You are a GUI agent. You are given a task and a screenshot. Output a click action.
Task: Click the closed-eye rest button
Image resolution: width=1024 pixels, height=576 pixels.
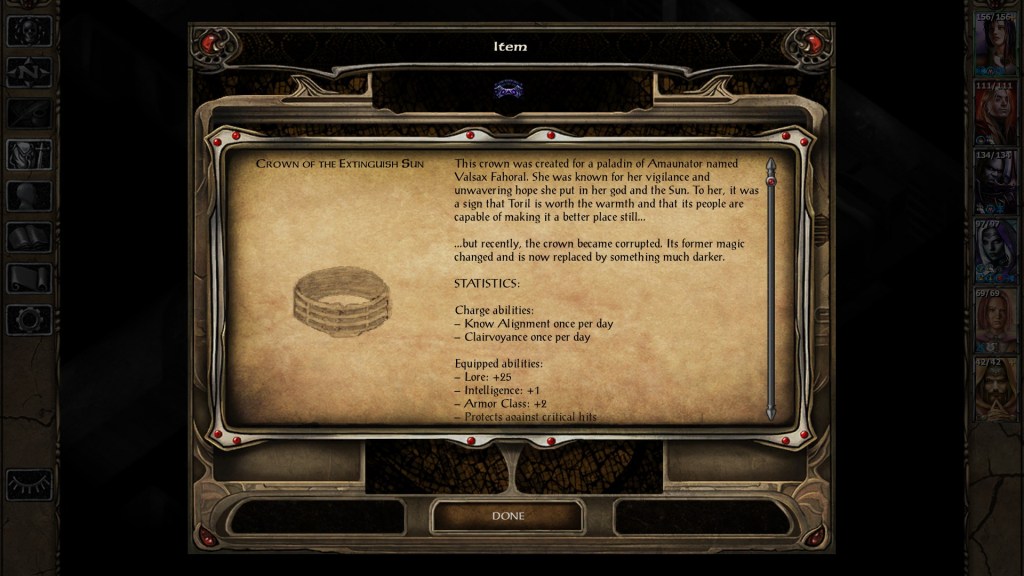(x=29, y=484)
